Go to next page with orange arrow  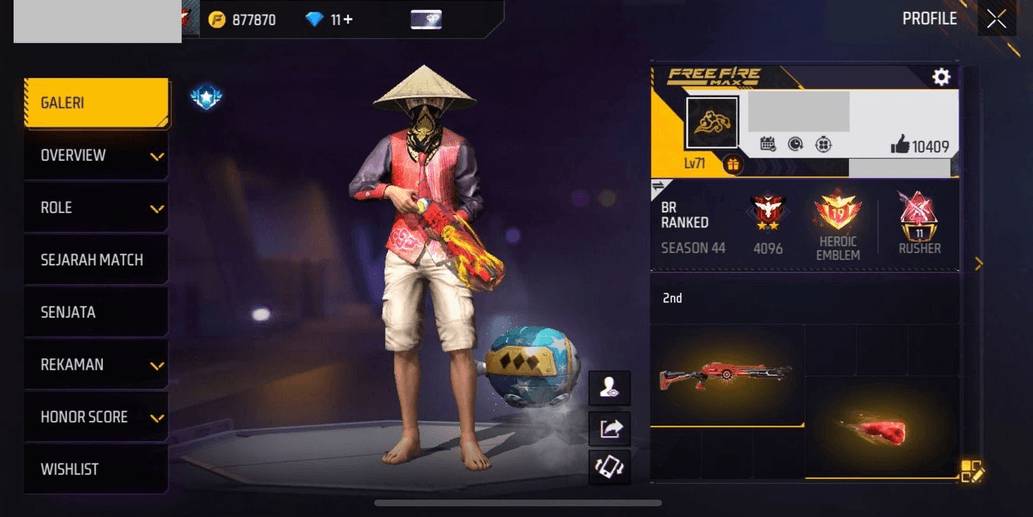click(979, 264)
